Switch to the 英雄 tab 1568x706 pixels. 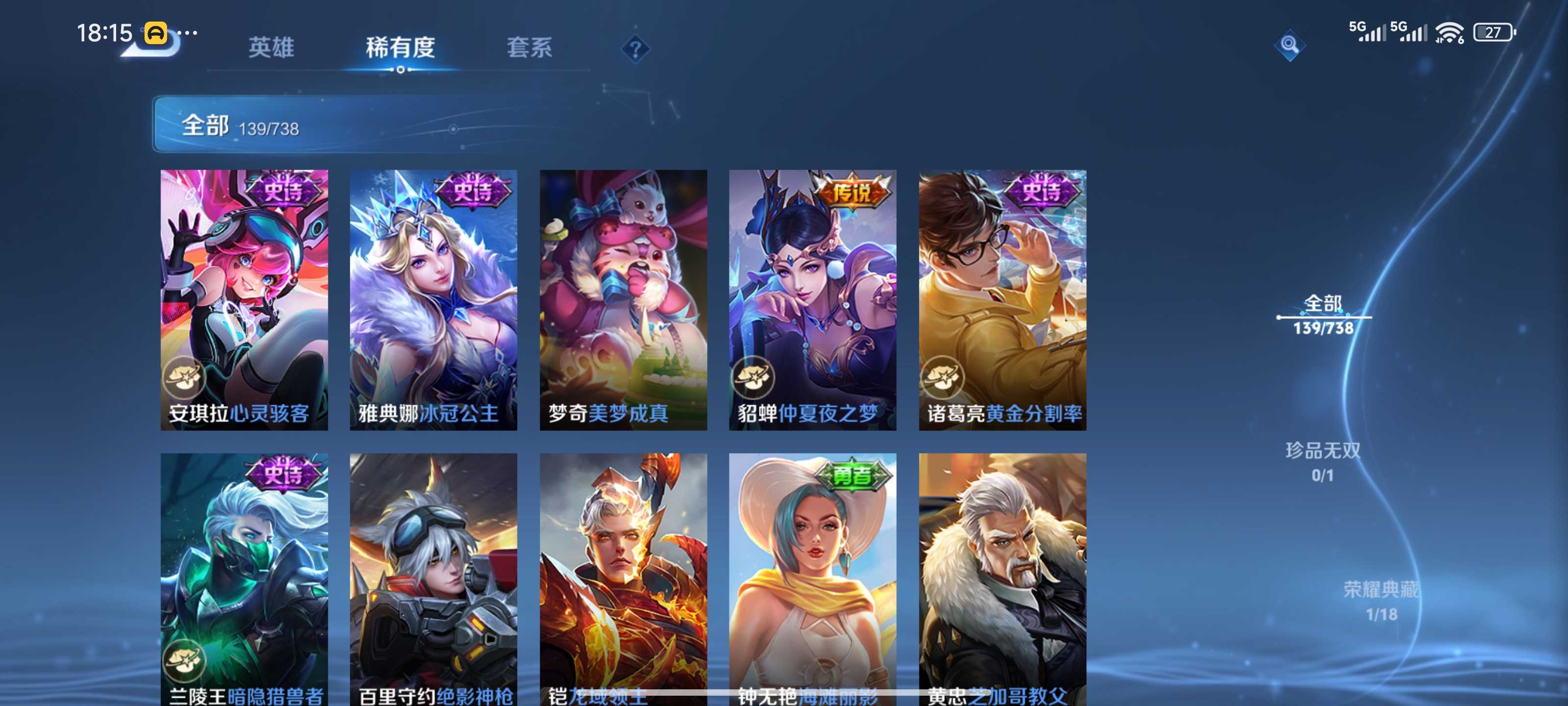(x=271, y=48)
